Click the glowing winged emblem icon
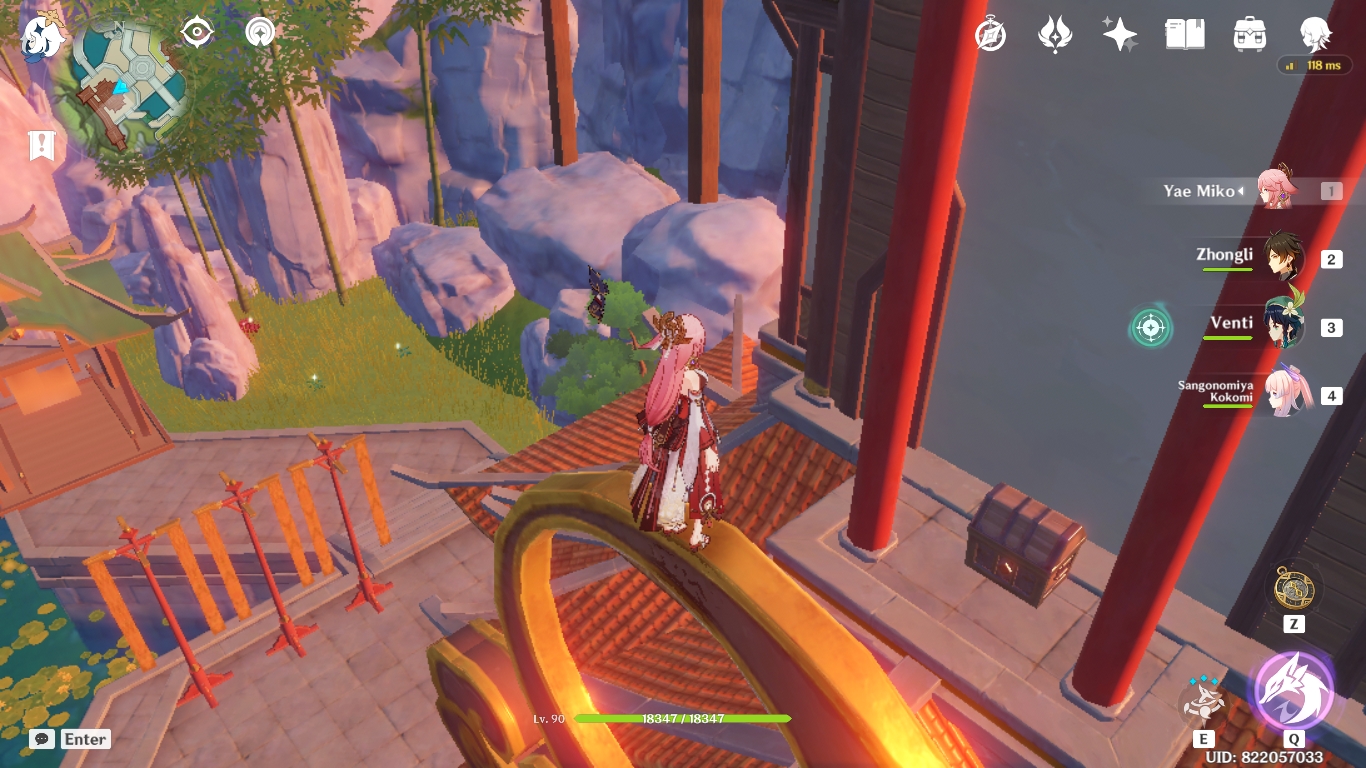 pyautogui.click(x=1054, y=34)
